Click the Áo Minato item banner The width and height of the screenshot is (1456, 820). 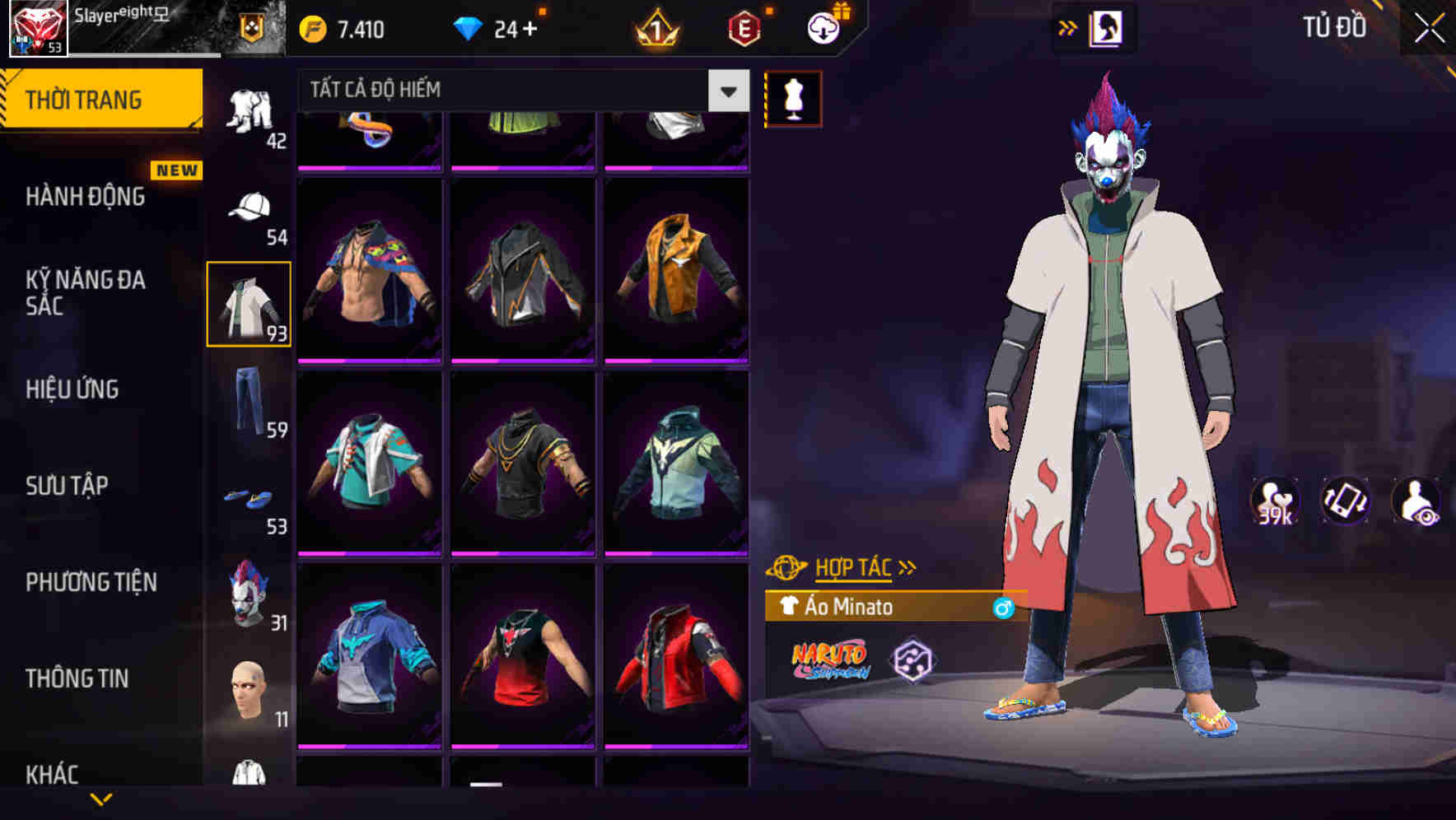click(x=889, y=608)
